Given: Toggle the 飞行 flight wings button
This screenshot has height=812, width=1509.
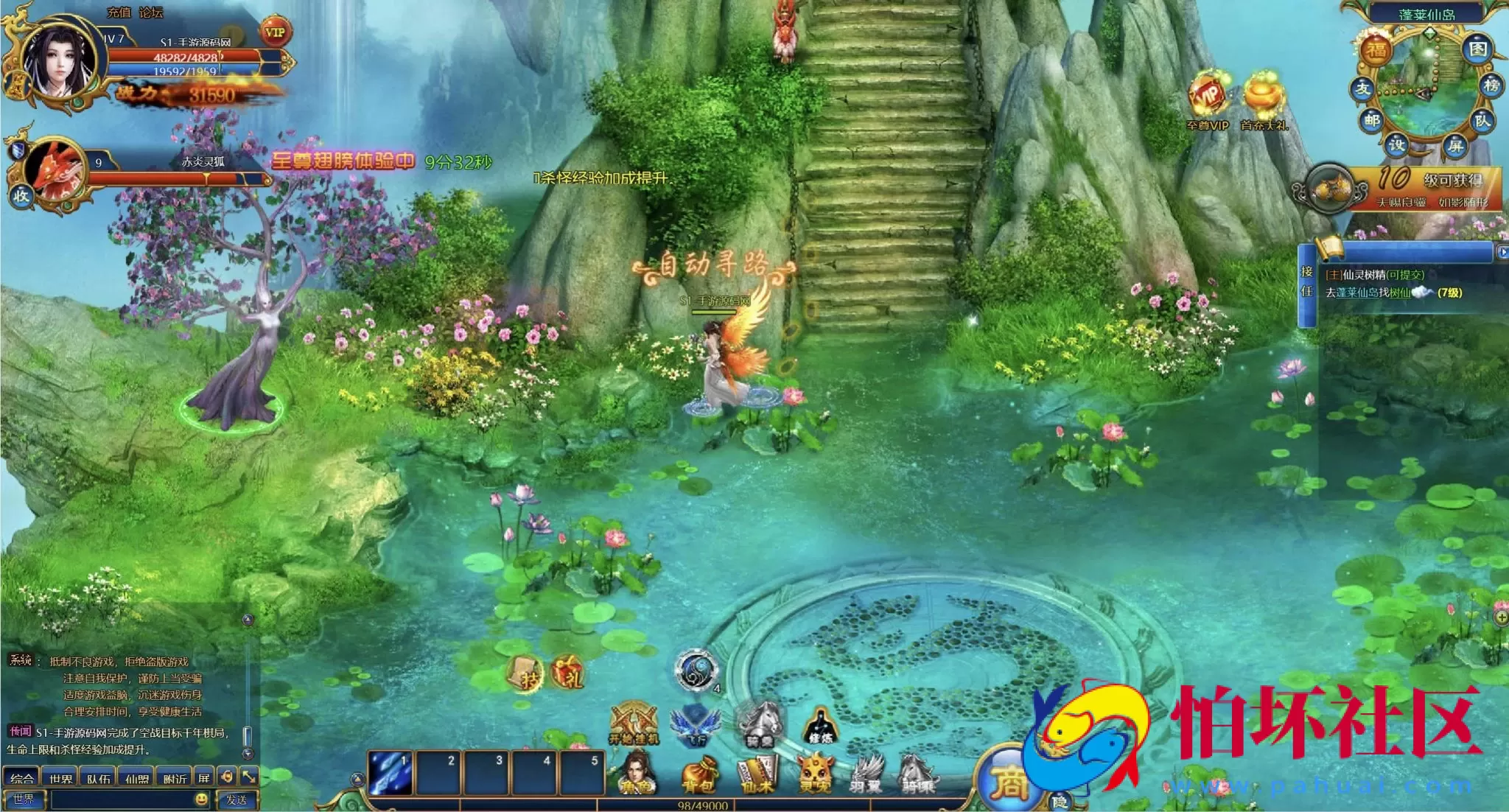Looking at the screenshot, I should 695,724.
